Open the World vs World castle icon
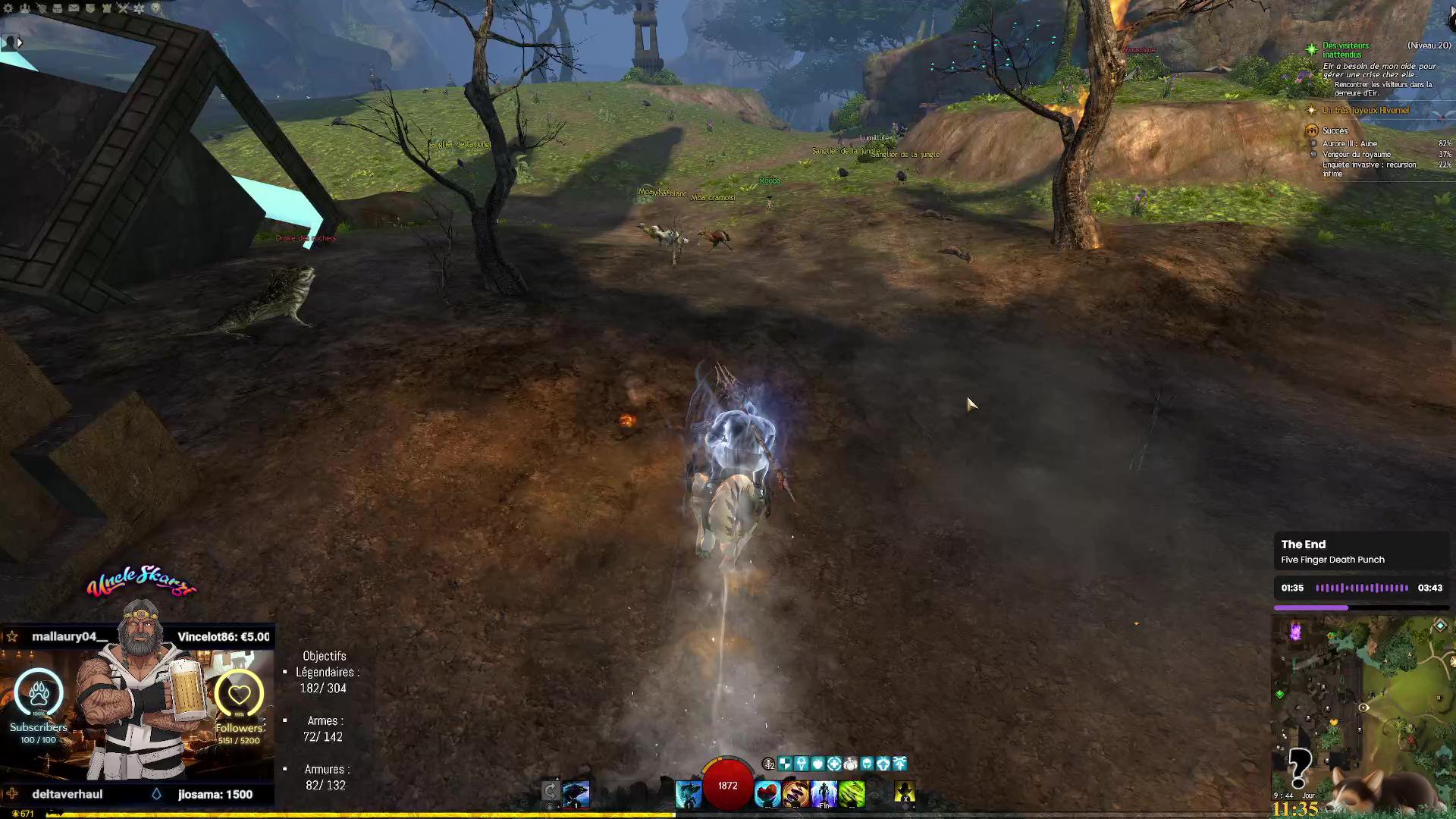Image resolution: width=1456 pixels, height=819 pixels. click(107, 8)
